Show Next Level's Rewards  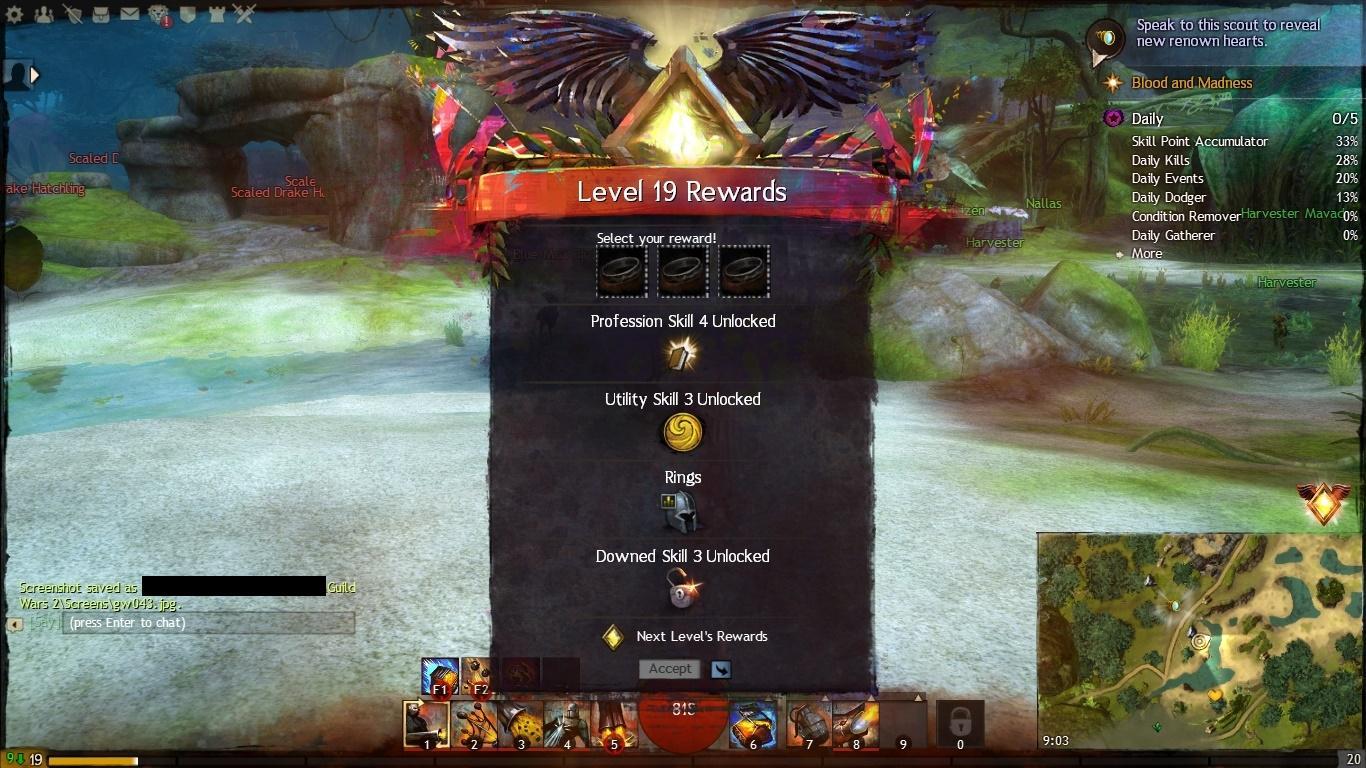tap(701, 636)
